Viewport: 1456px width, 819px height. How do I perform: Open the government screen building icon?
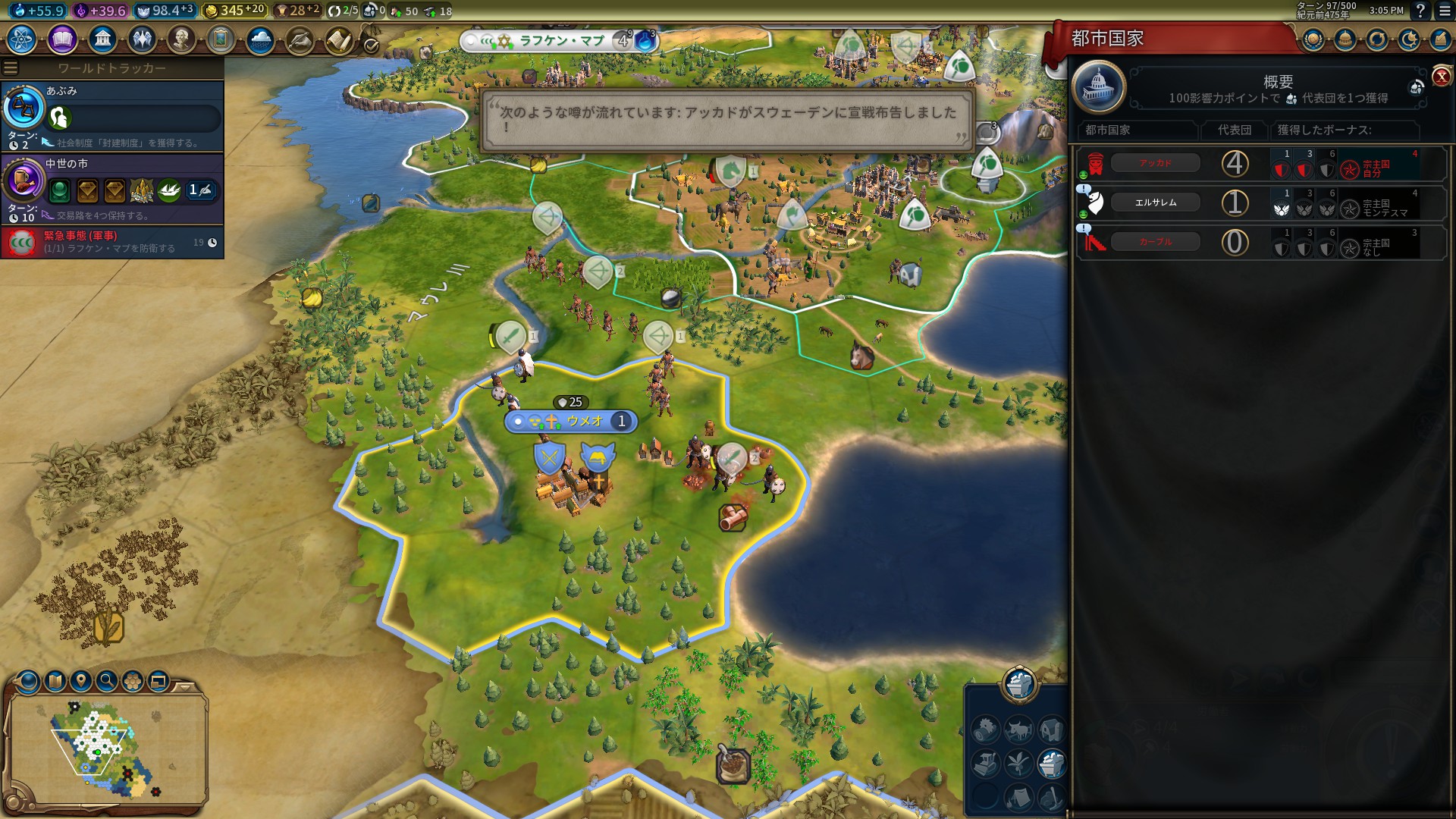102,39
